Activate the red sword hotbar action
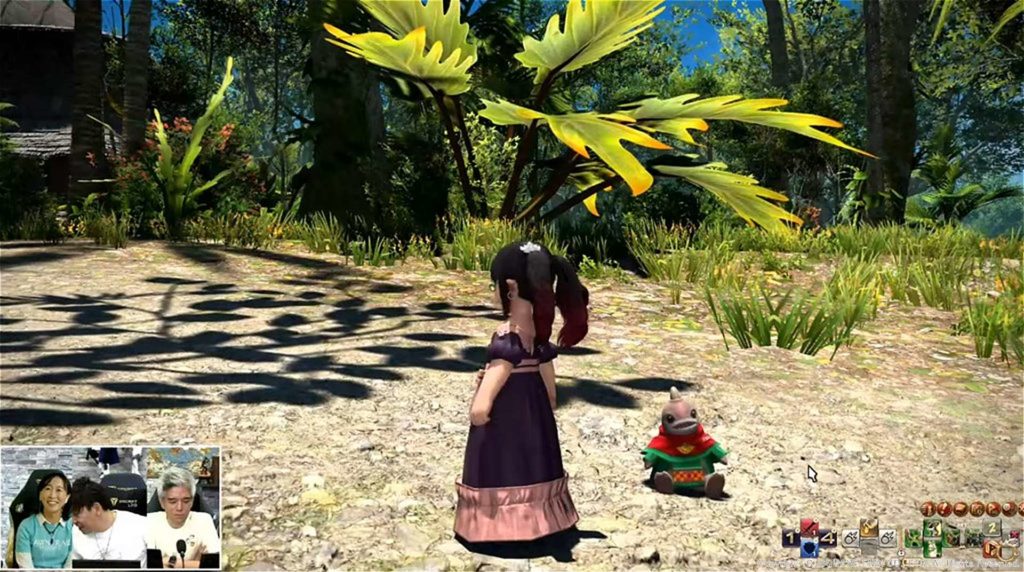The width and height of the screenshot is (1024, 572). pos(809,528)
